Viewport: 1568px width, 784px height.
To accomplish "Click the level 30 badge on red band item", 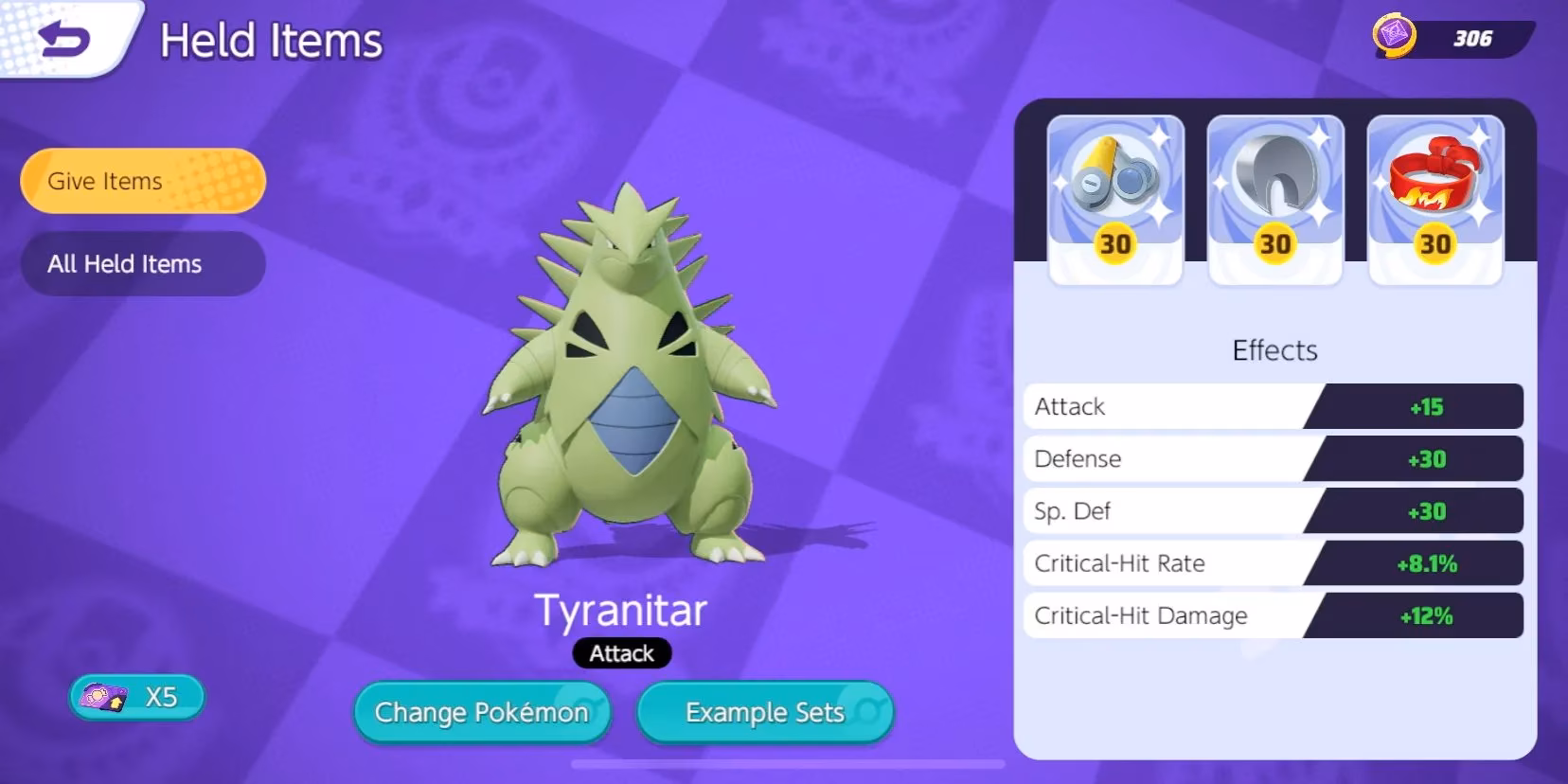I will 1436,243.
